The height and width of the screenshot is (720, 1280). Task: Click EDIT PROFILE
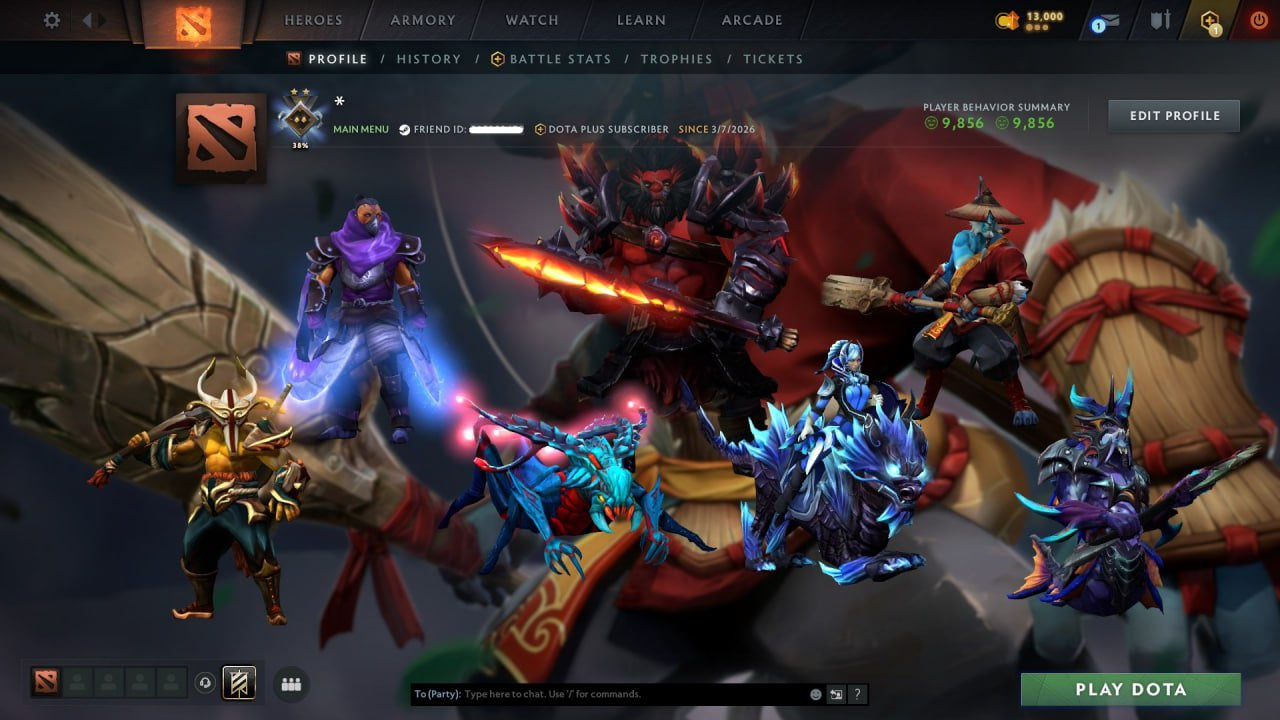click(x=1173, y=115)
